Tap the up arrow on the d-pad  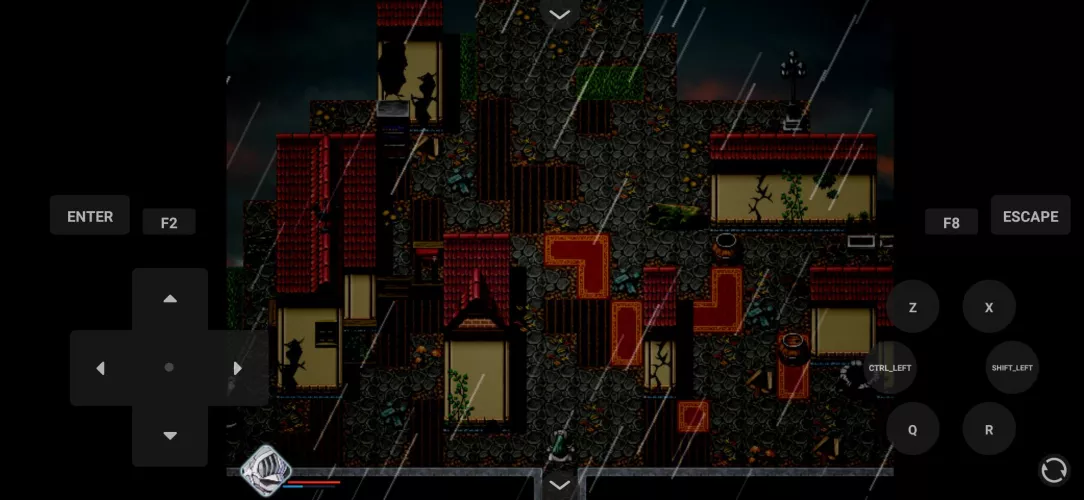(x=170, y=299)
